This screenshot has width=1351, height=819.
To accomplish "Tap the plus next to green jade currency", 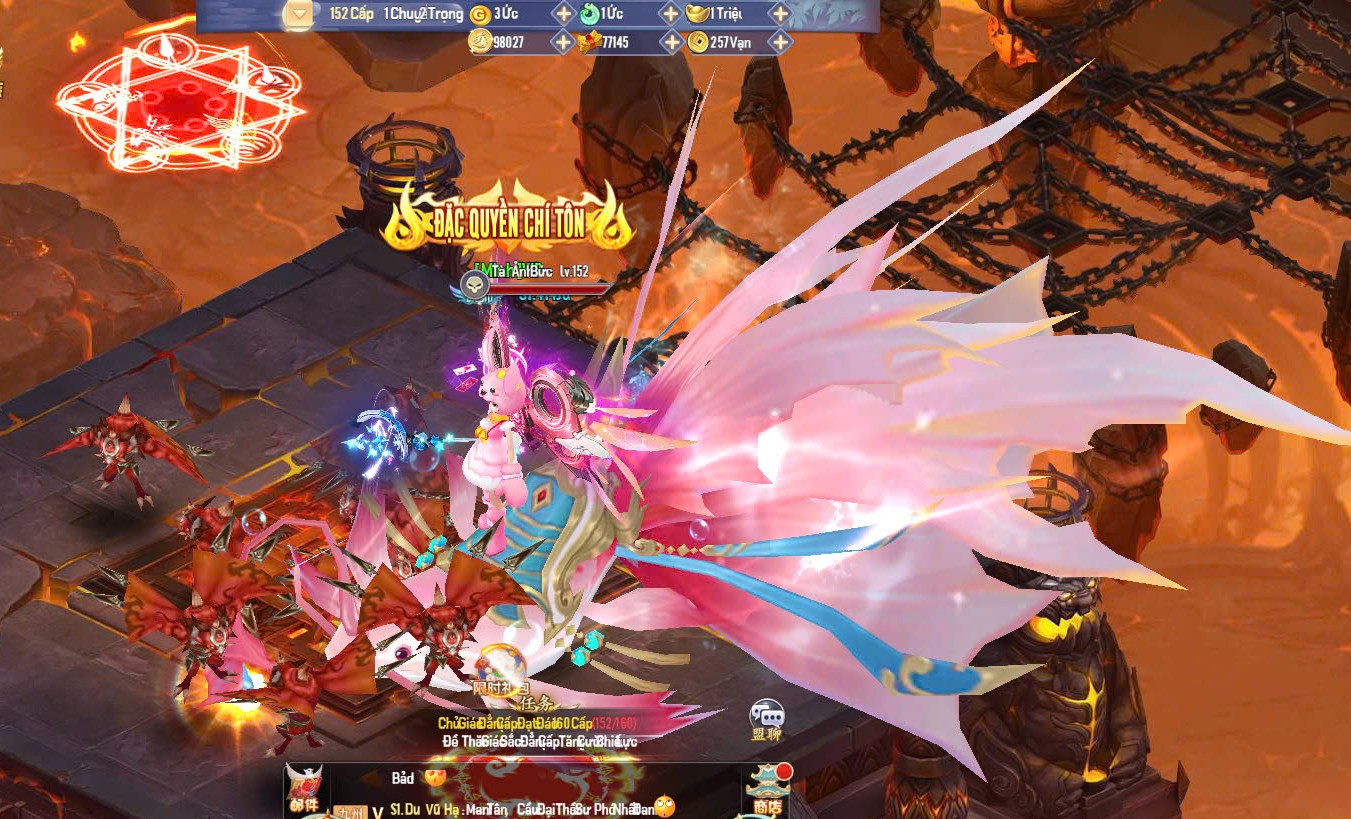I will coord(670,14).
